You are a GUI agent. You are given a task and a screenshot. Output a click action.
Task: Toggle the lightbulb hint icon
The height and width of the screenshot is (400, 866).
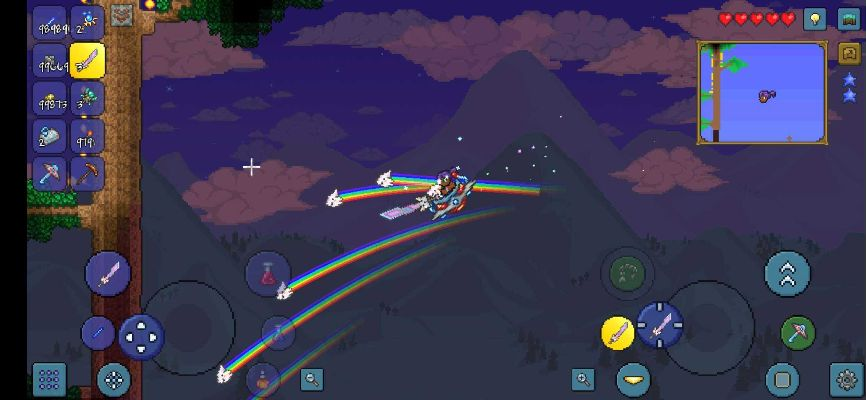click(816, 19)
